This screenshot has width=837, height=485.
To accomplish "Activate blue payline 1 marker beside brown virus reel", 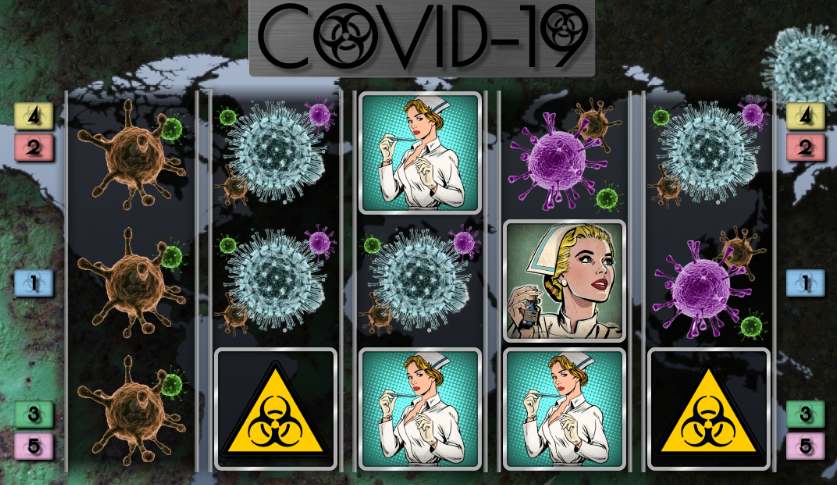I will pos(33,284).
